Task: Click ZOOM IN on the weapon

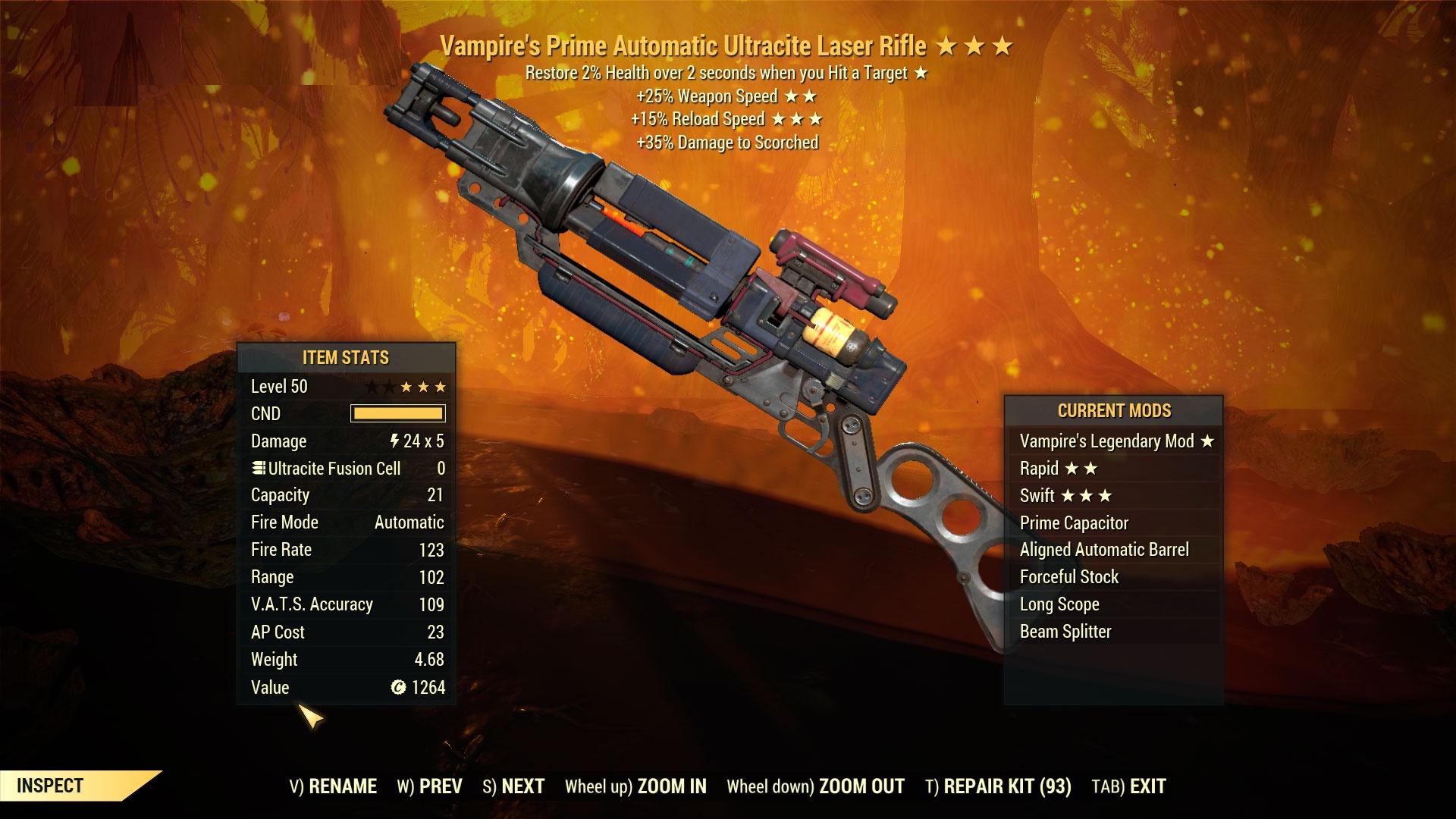Action: [x=636, y=786]
